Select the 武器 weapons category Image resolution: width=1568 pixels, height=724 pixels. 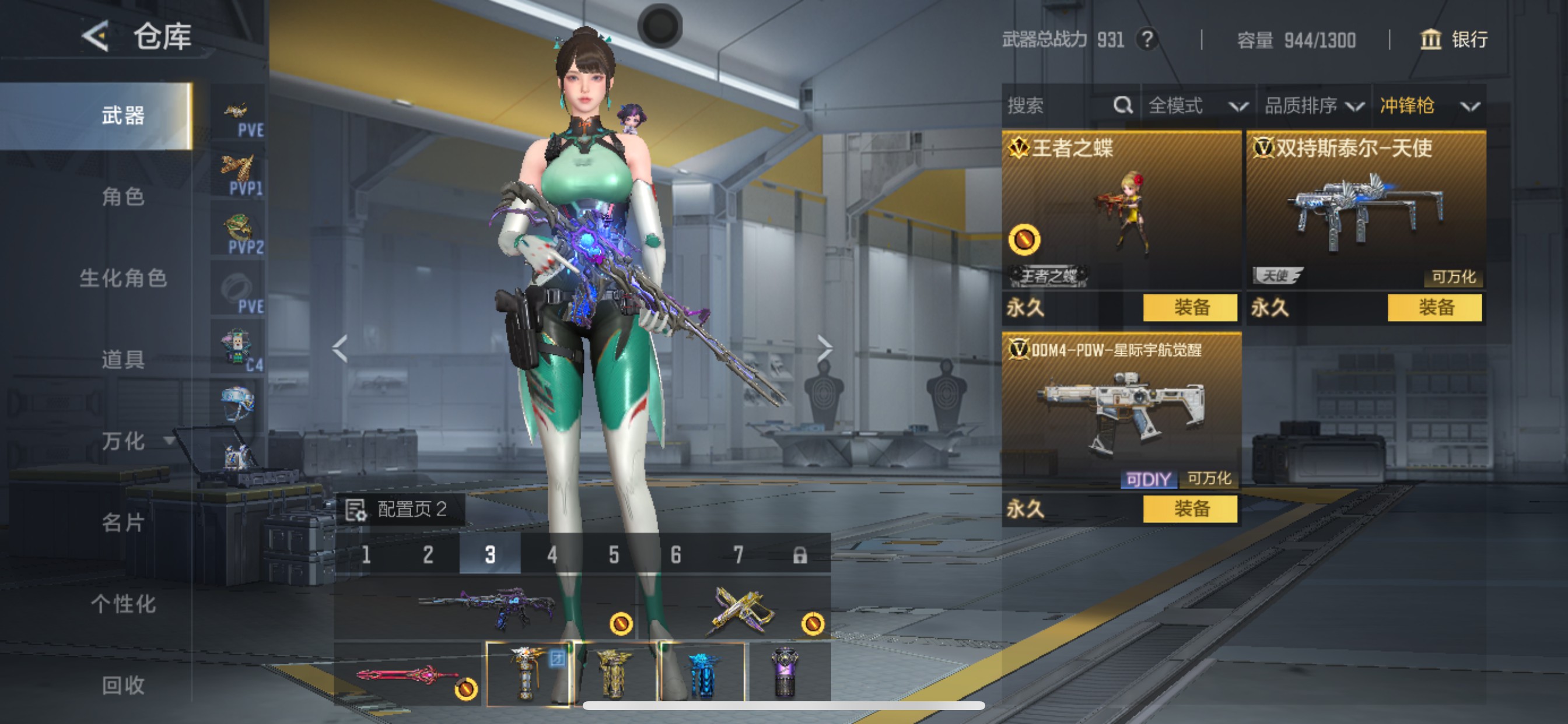coord(123,115)
